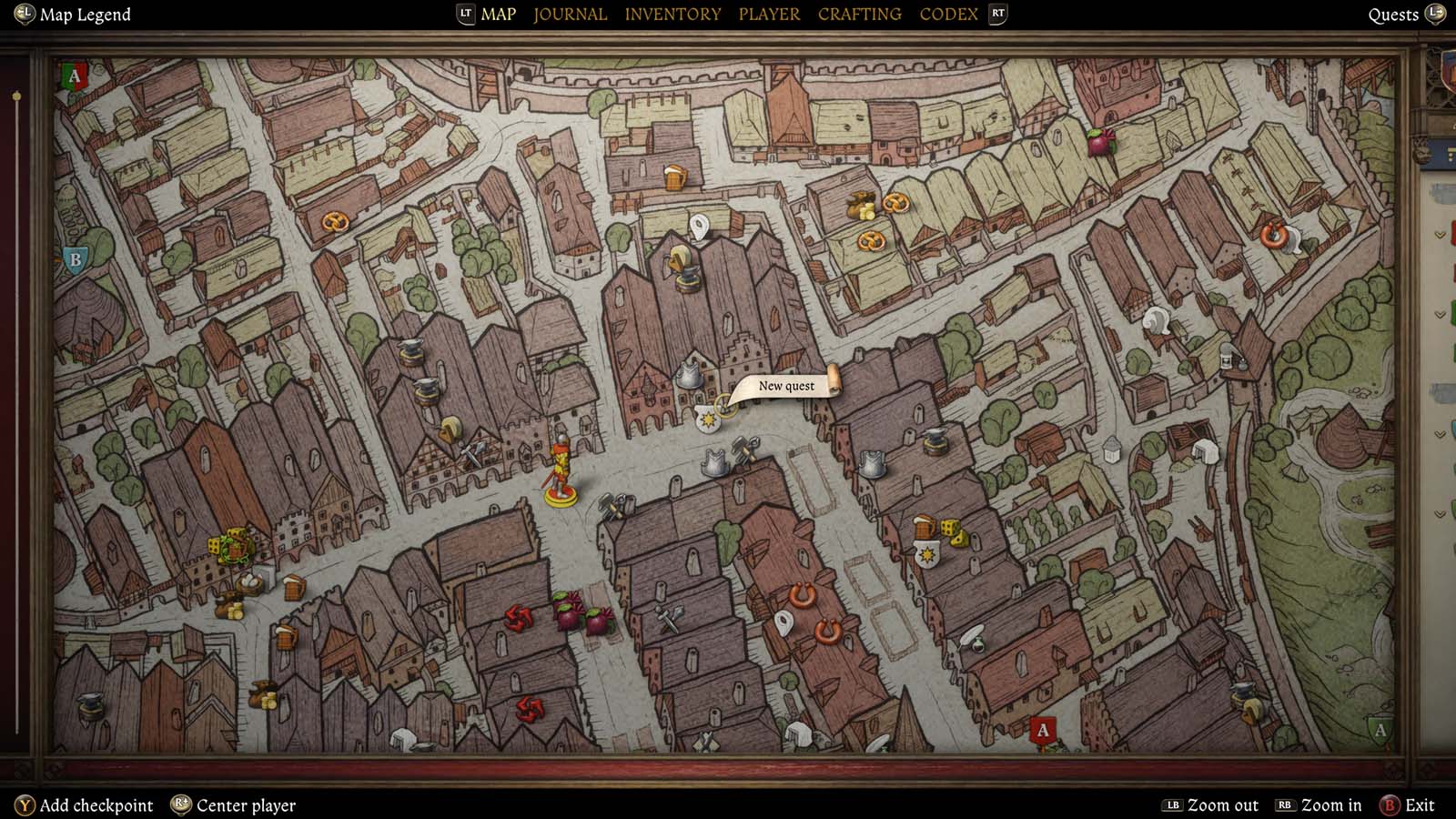Click the red letter A fast travel marker

(x=1043, y=728)
